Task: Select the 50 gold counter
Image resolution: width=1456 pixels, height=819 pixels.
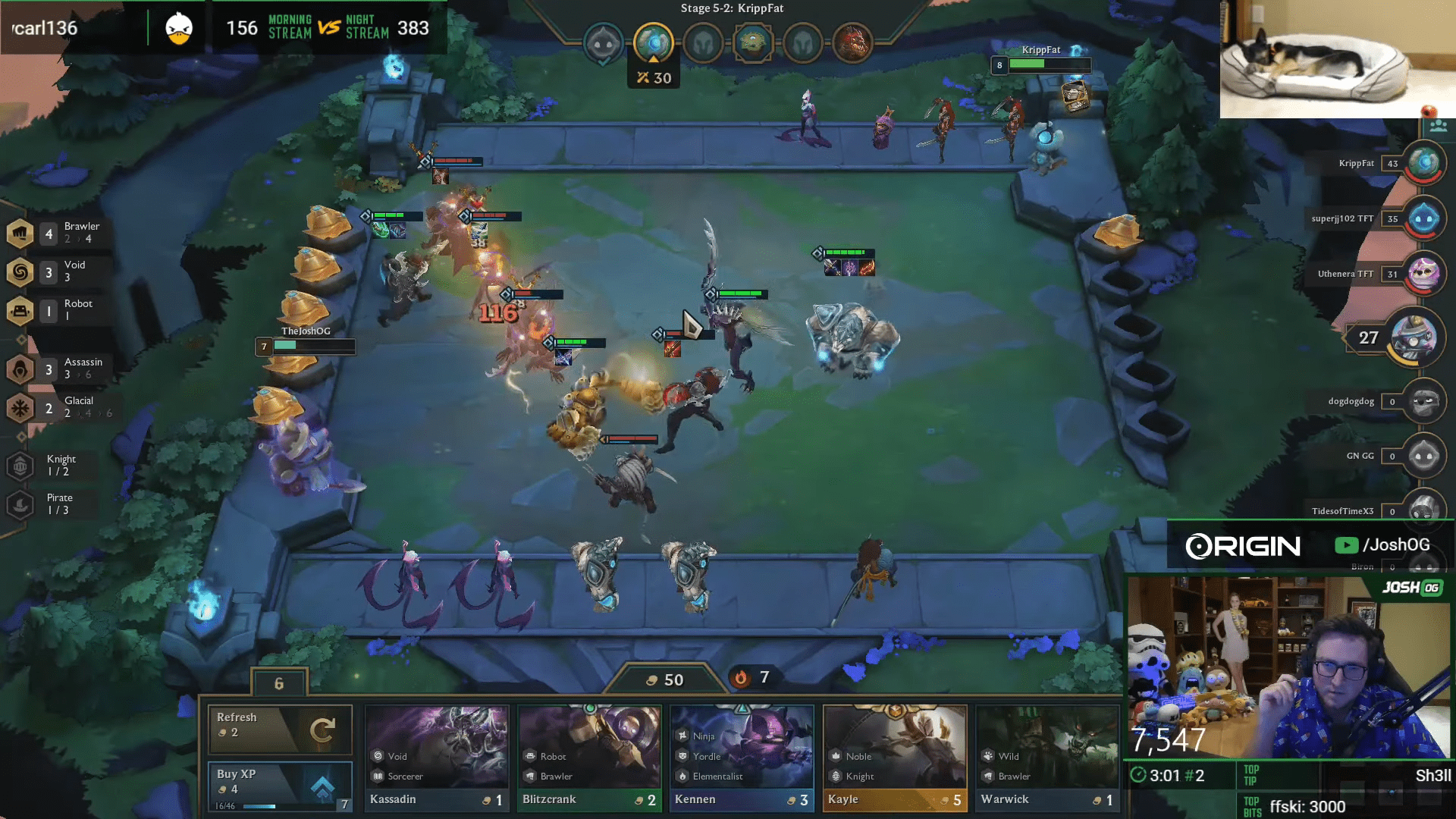Action: coord(665,680)
